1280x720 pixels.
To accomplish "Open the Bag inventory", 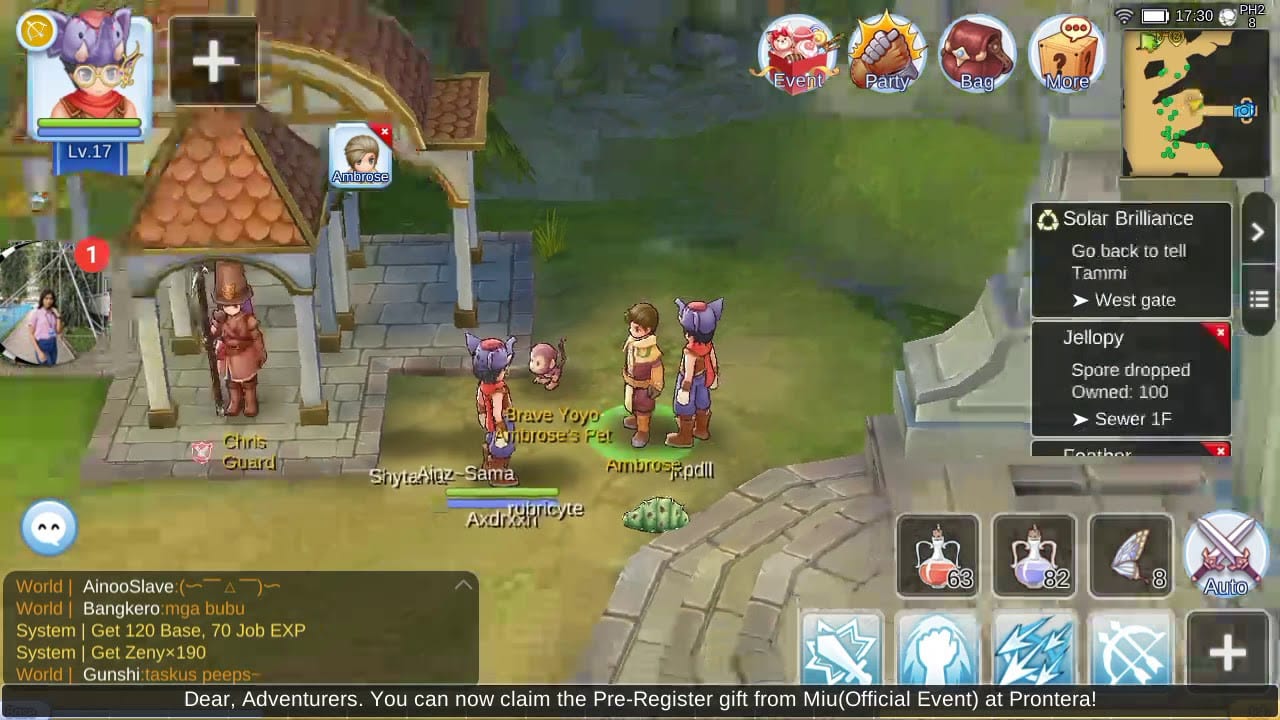I will click(977, 55).
